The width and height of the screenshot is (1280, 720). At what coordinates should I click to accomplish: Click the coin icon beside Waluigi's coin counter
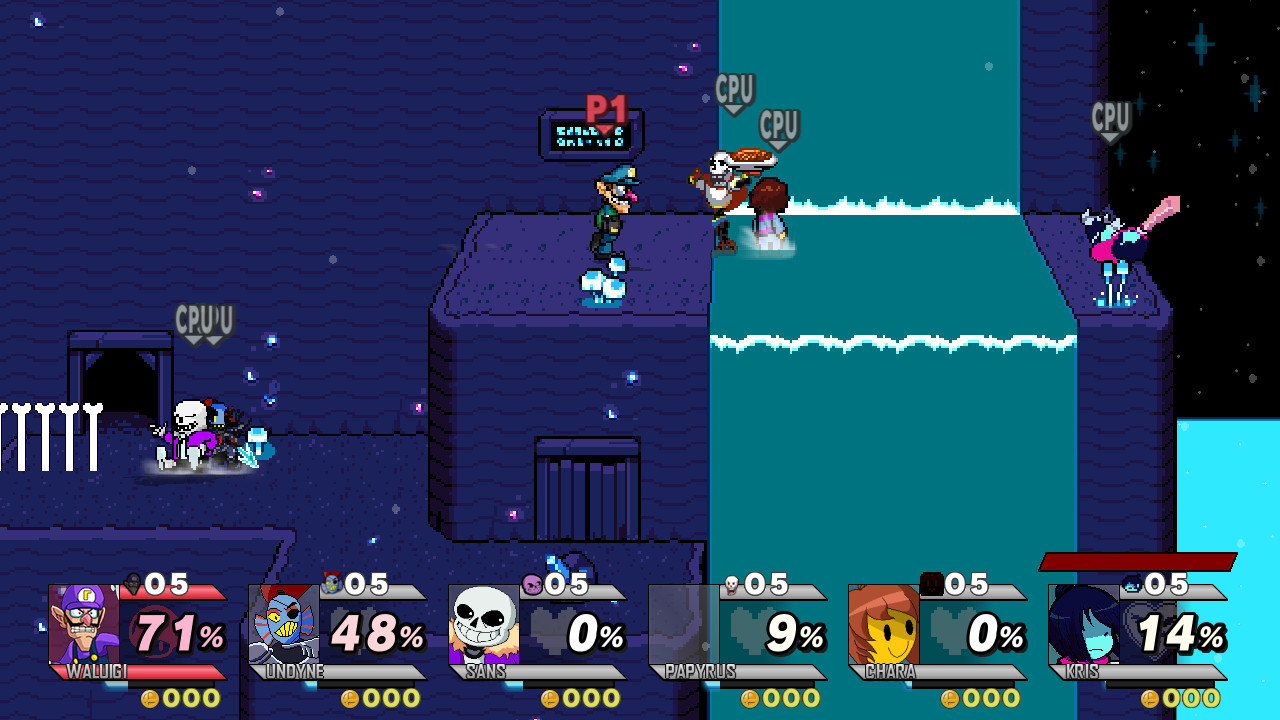pos(148,700)
